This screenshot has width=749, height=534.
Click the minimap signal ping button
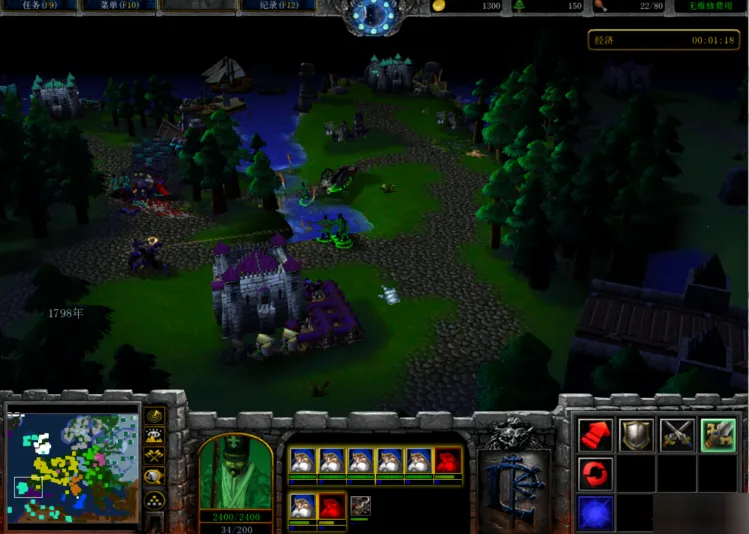(x=155, y=416)
